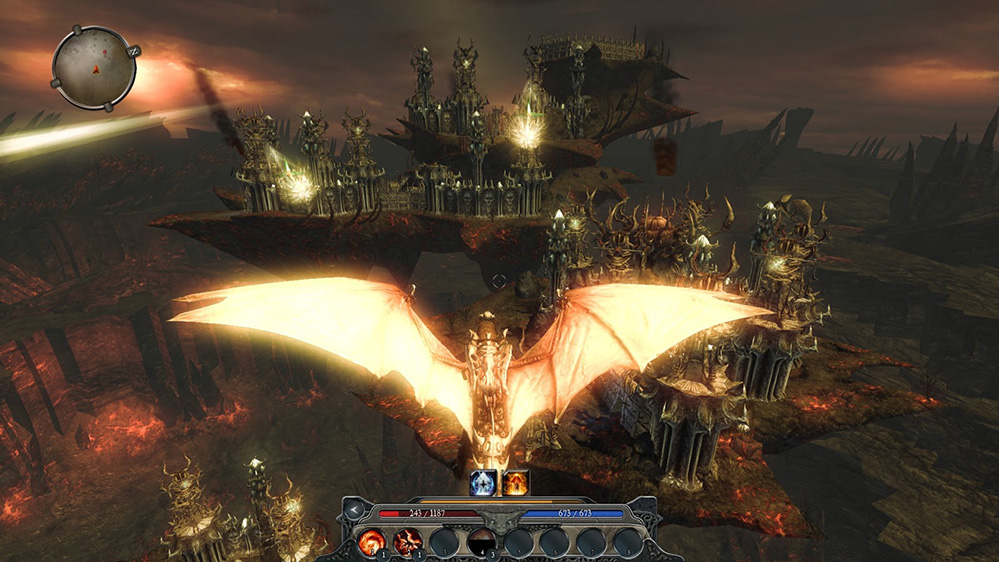
Task: Click the arrow button left of the health bar
Action: (x=354, y=511)
